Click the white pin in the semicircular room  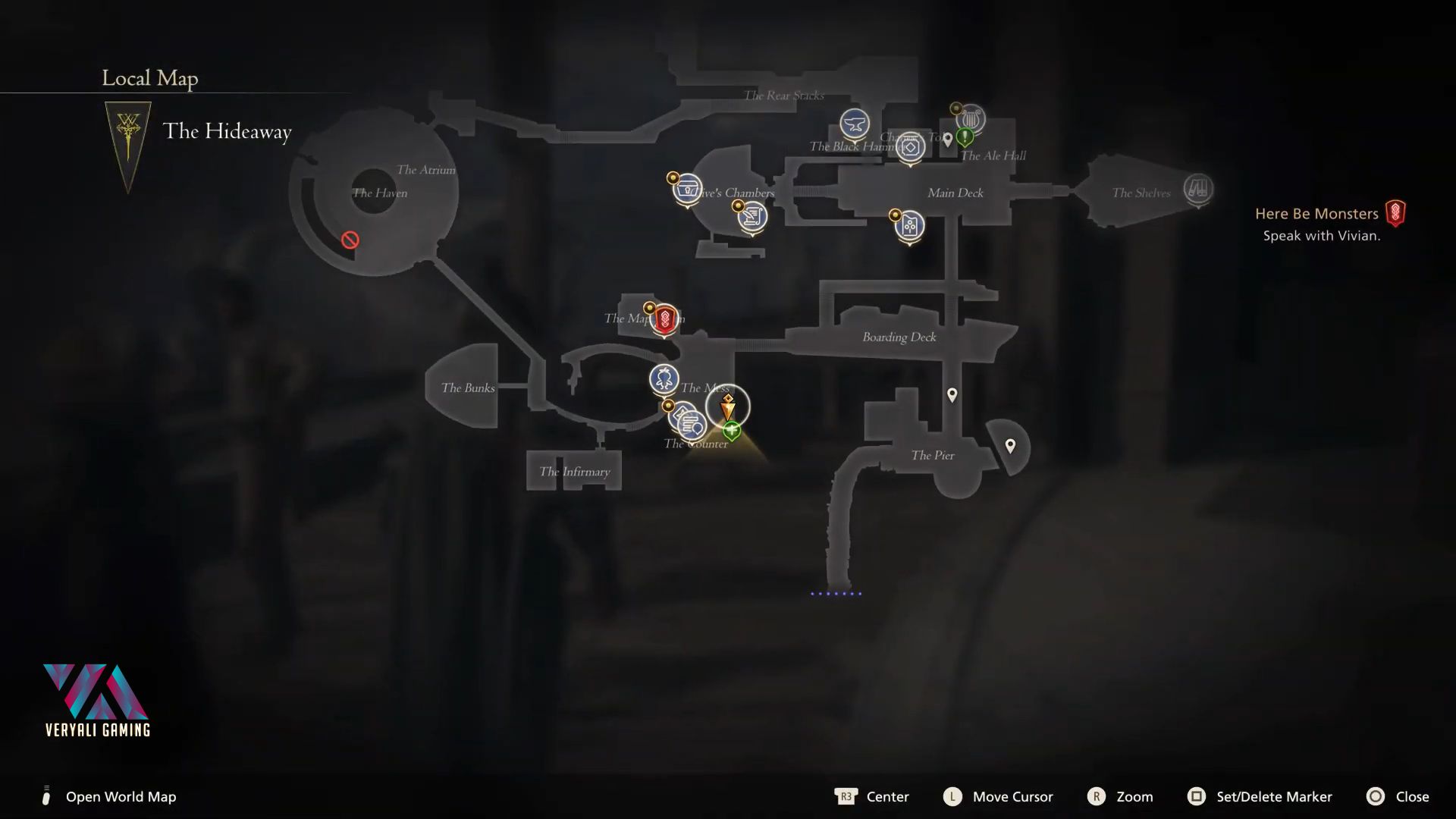coord(1010,446)
